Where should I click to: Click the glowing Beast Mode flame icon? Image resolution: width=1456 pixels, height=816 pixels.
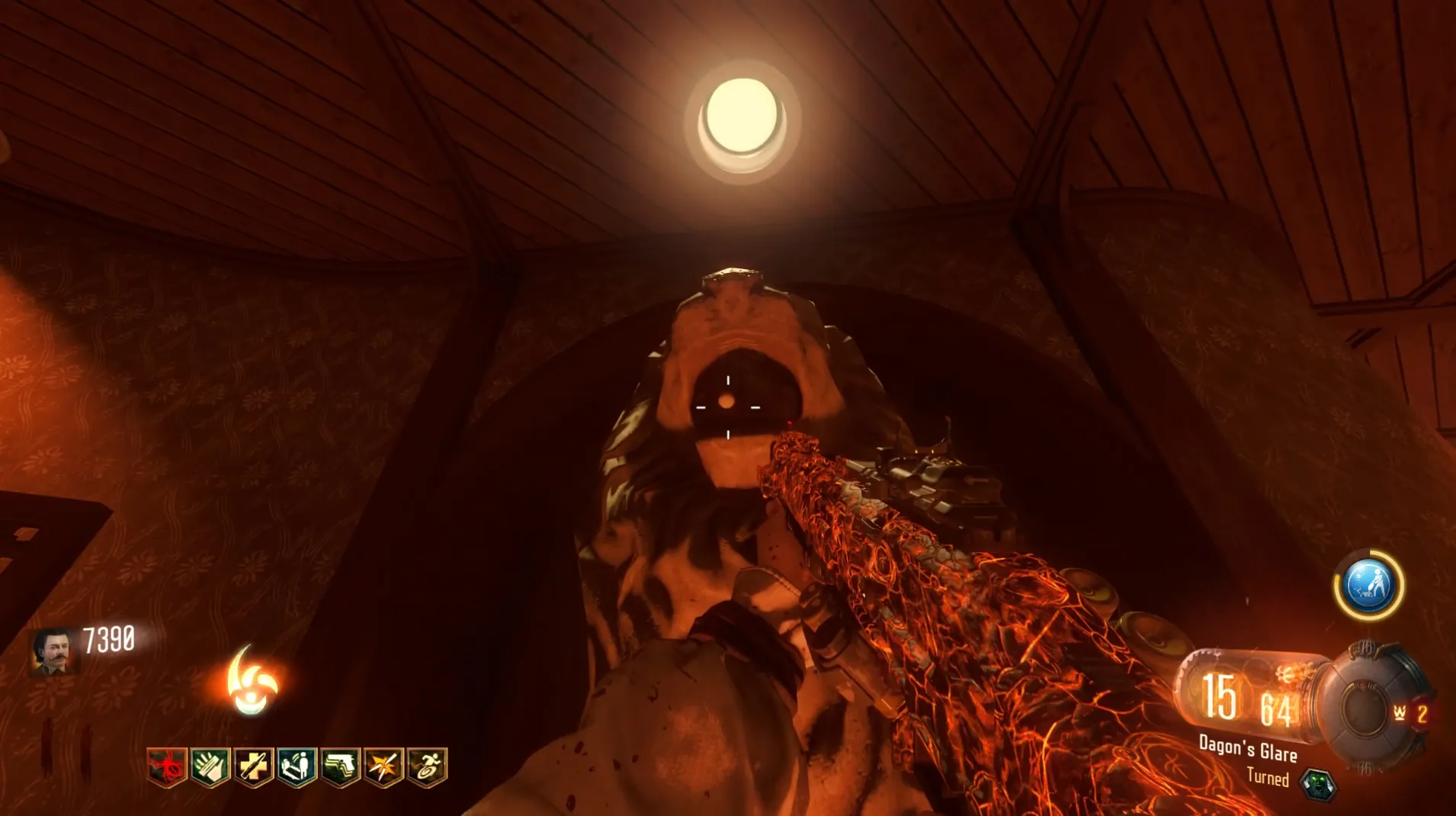click(x=252, y=683)
